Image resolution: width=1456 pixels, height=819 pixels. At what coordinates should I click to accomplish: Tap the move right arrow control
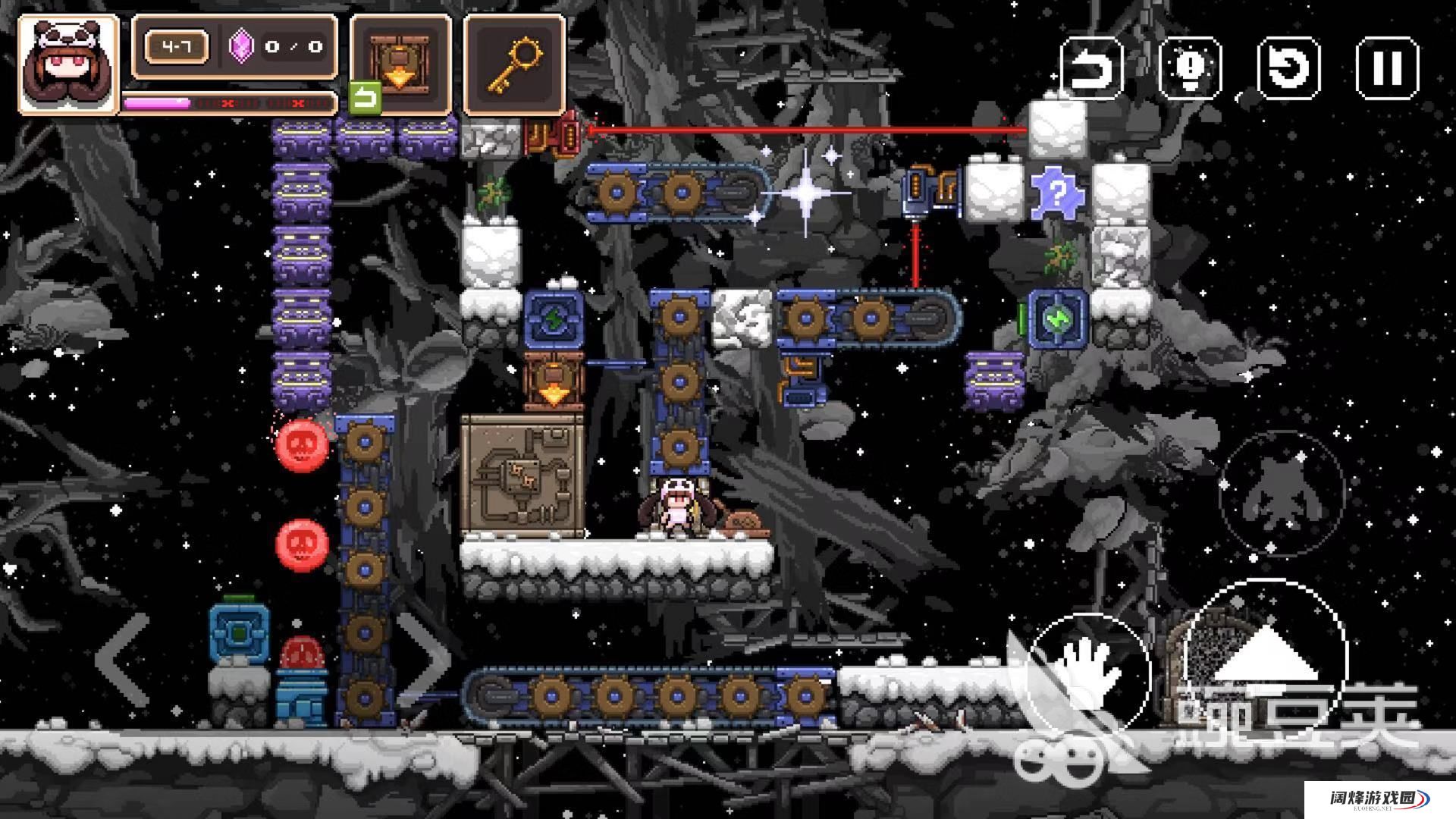(425, 660)
